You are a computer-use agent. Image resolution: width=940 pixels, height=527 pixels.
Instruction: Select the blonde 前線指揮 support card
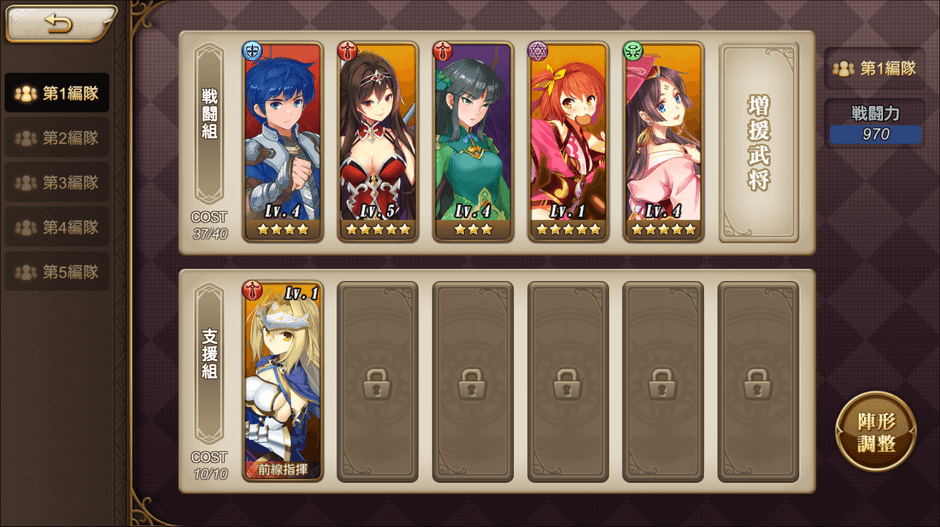[x=283, y=381]
